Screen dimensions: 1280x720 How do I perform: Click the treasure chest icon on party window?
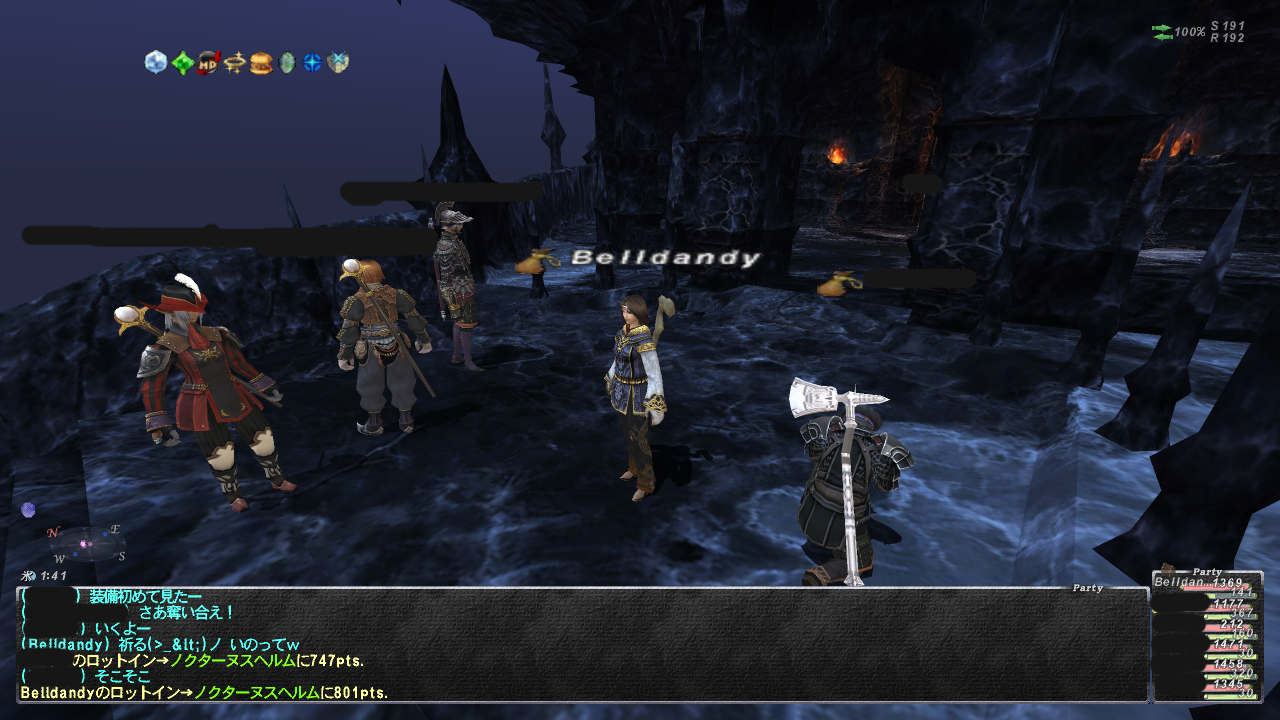[x=1167, y=568]
